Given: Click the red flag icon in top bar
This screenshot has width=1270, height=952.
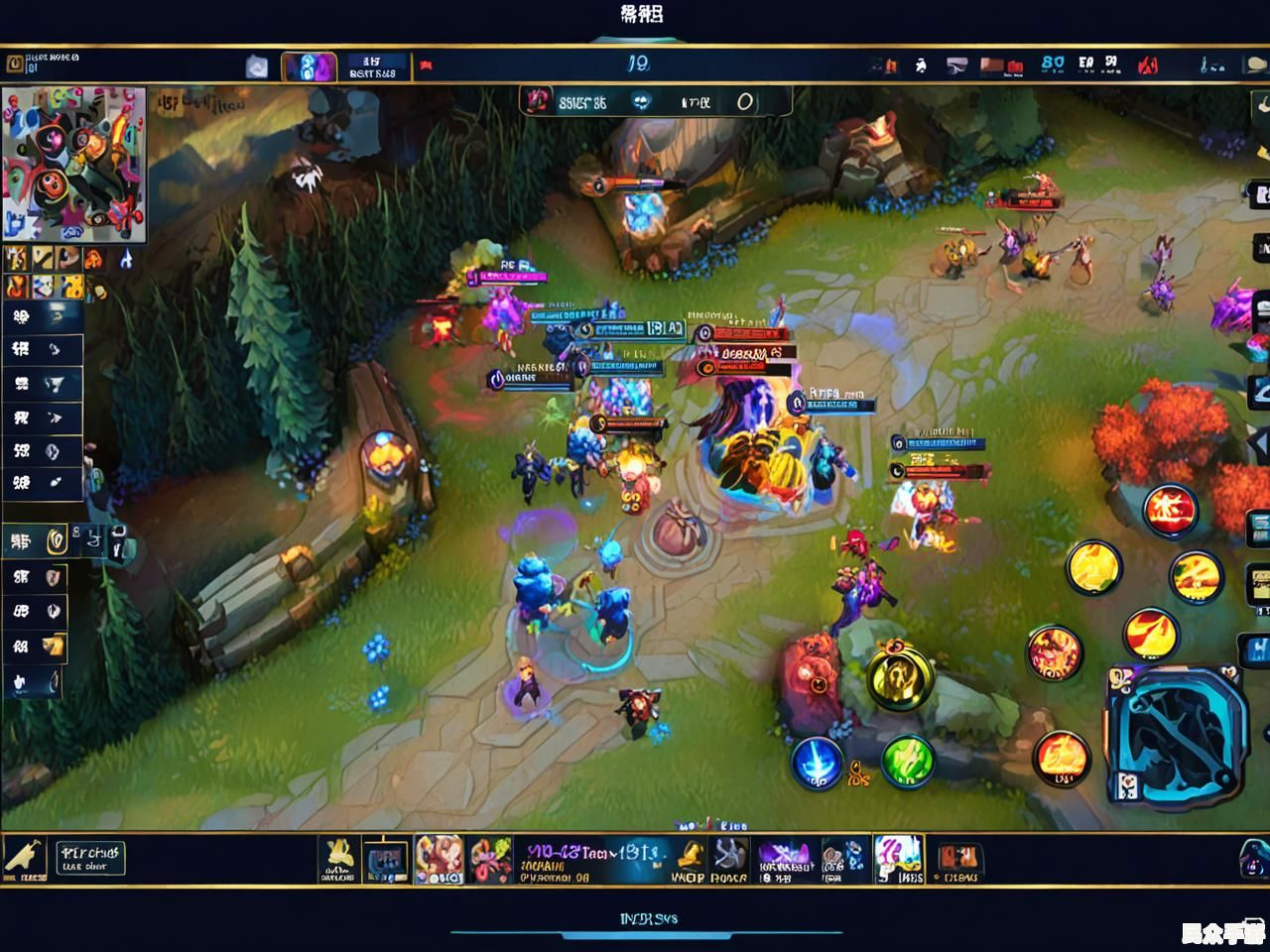Looking at the screenshot, I should (x=427, y=66).
